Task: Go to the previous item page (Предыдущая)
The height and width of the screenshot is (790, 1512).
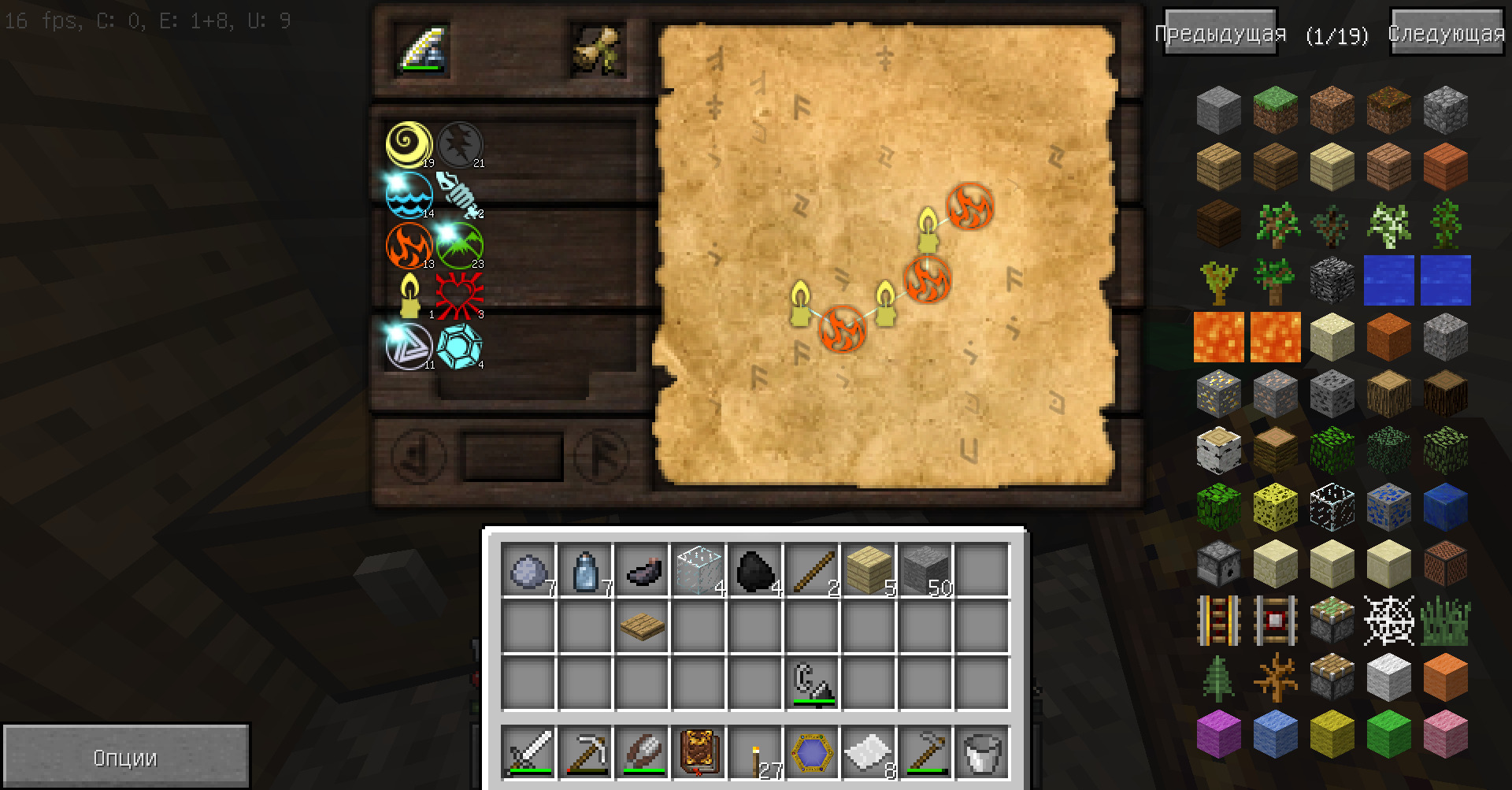Action: pyautogui.click(x=1220, y=33)
